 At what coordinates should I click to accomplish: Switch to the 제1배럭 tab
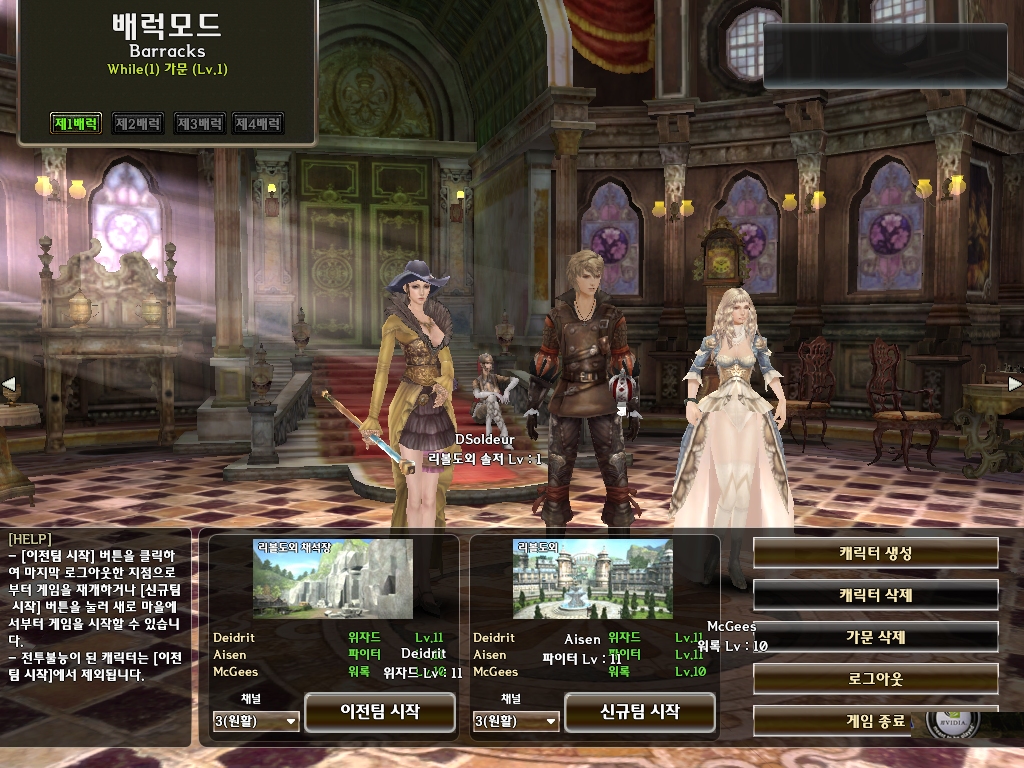76,124
